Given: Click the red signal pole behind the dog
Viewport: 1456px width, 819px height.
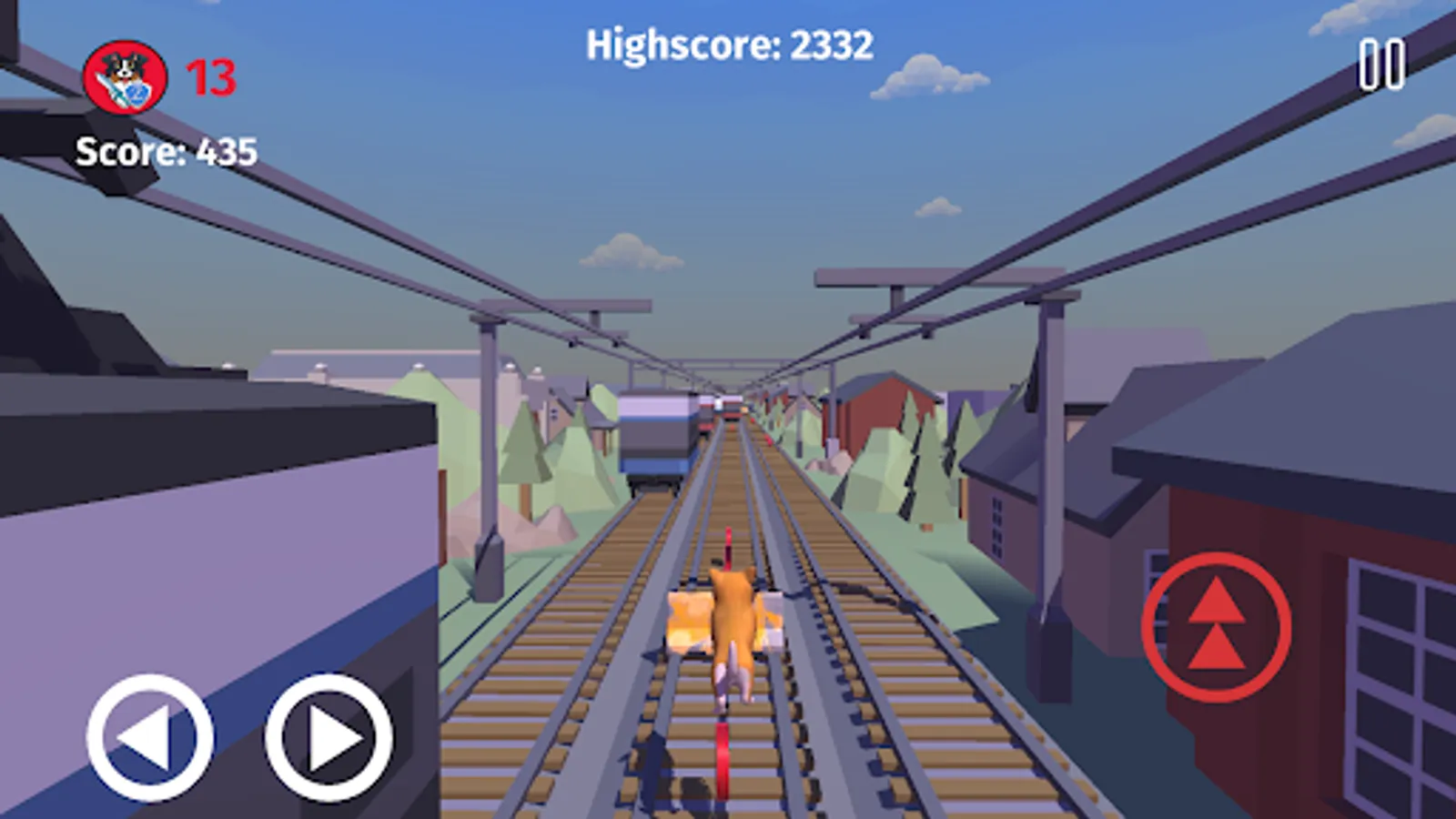Looking at the screenshot, I should coord(728,546).
